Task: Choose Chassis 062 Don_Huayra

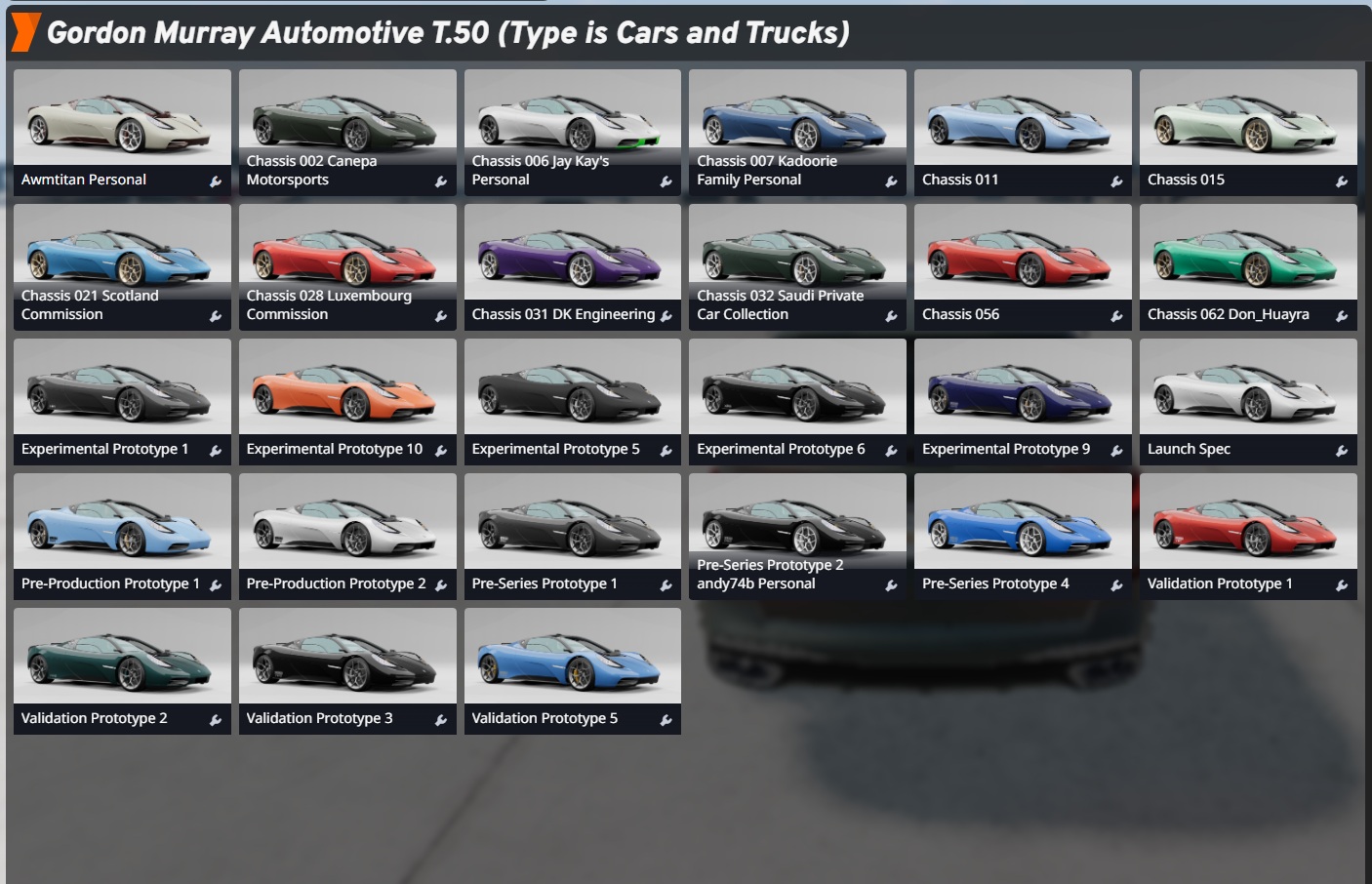Action: (1248, 266)
